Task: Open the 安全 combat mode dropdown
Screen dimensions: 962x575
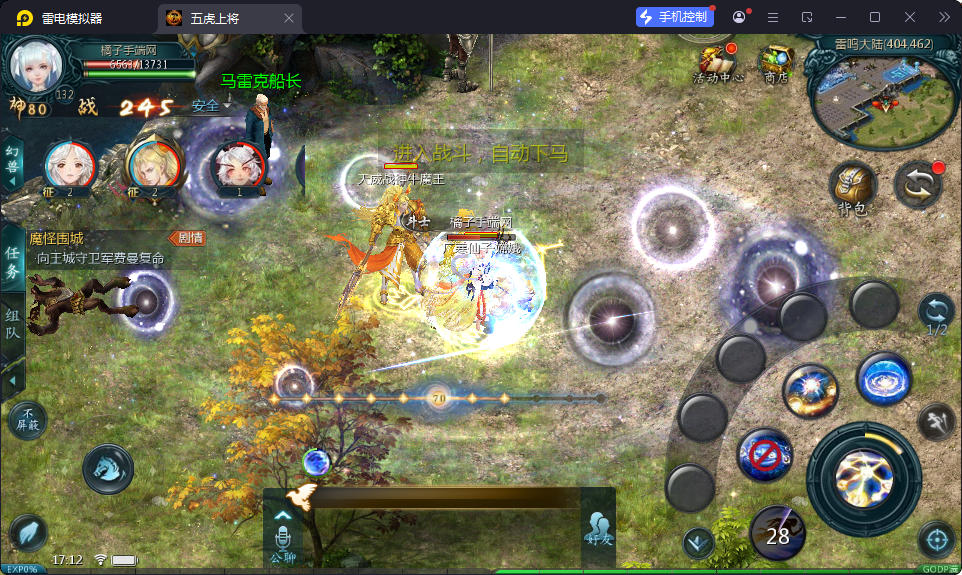Action: (211, 105)
